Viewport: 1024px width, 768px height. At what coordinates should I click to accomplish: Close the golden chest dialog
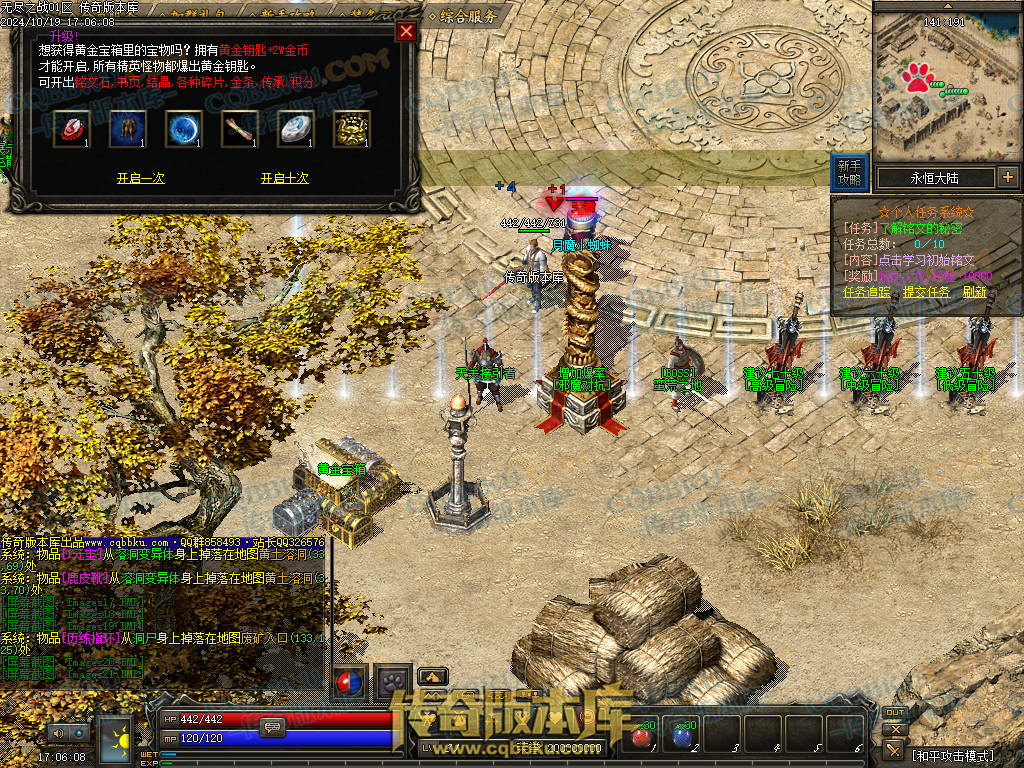(x=406, y=31)
